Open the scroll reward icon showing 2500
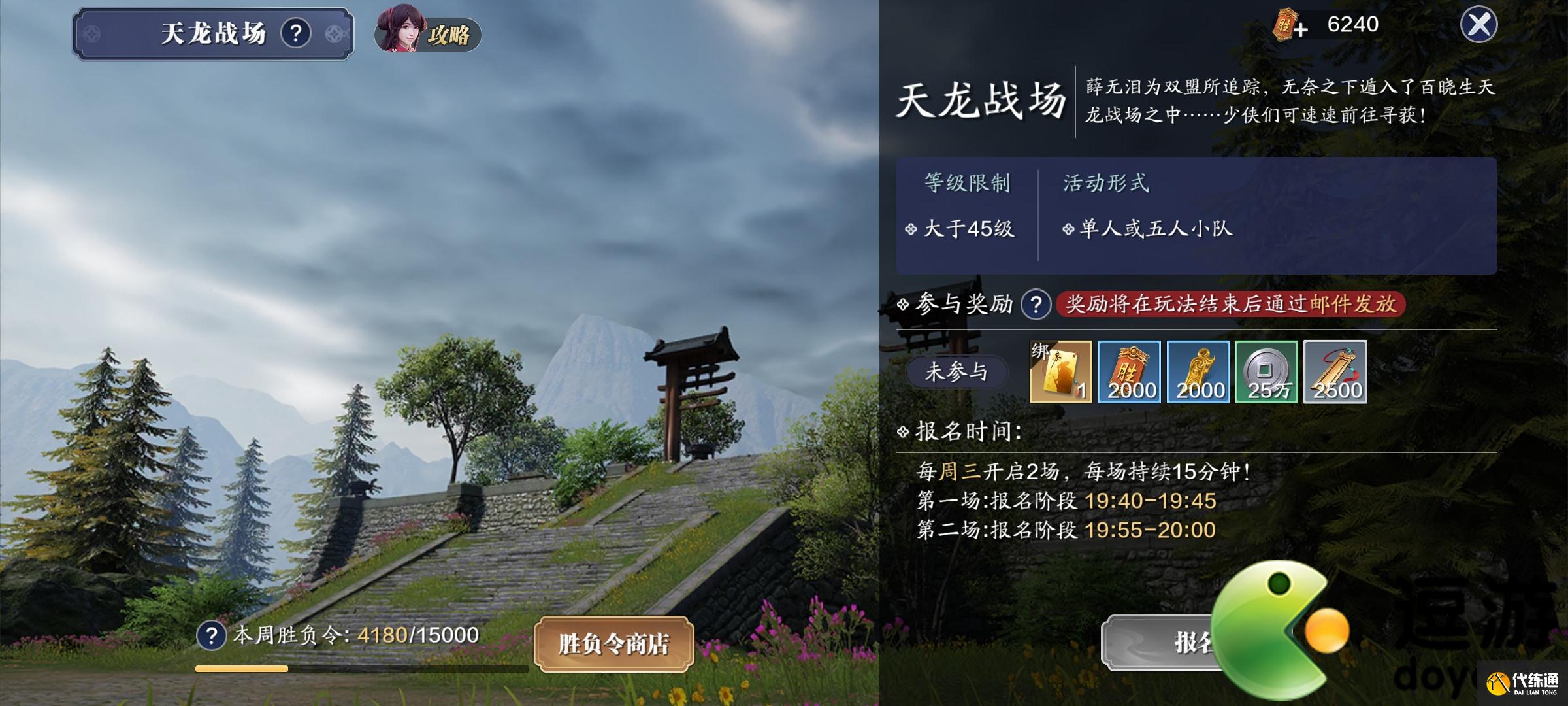Image resolution: width=1568 pixels, height=706 pixels. [x=1335, y=372]
